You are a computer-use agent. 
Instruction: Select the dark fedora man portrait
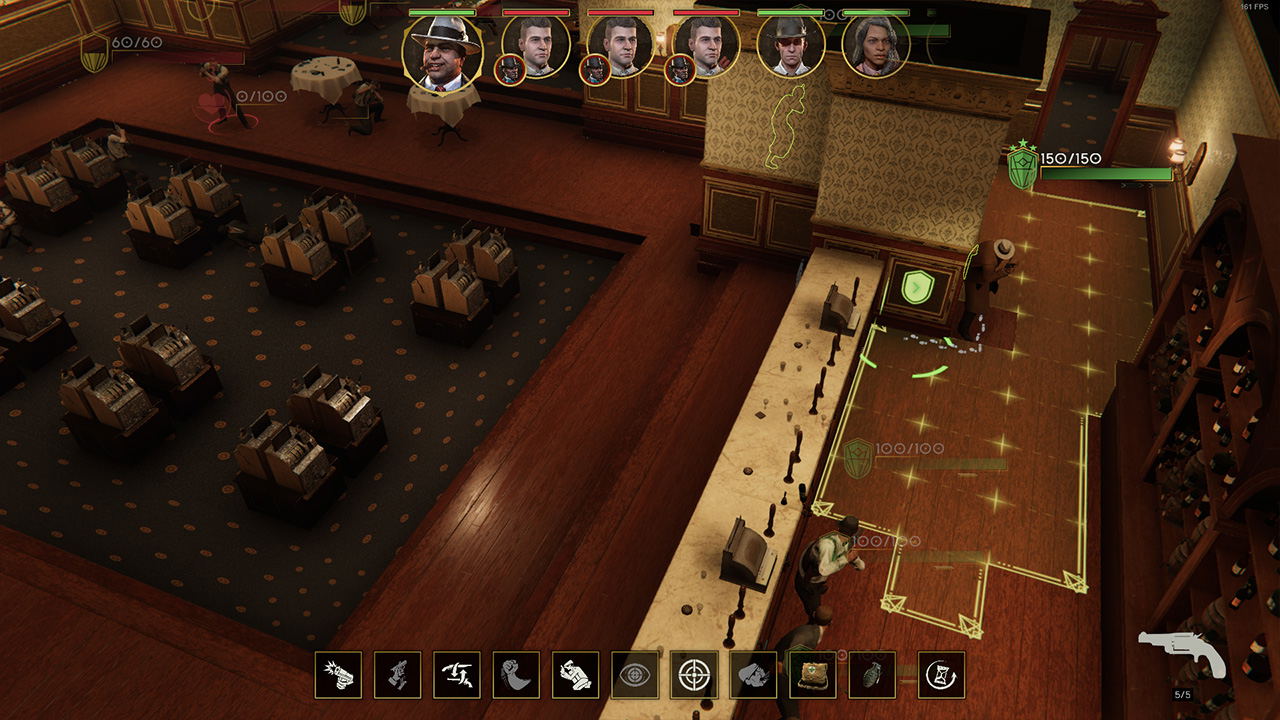click(x=790, y=46)
